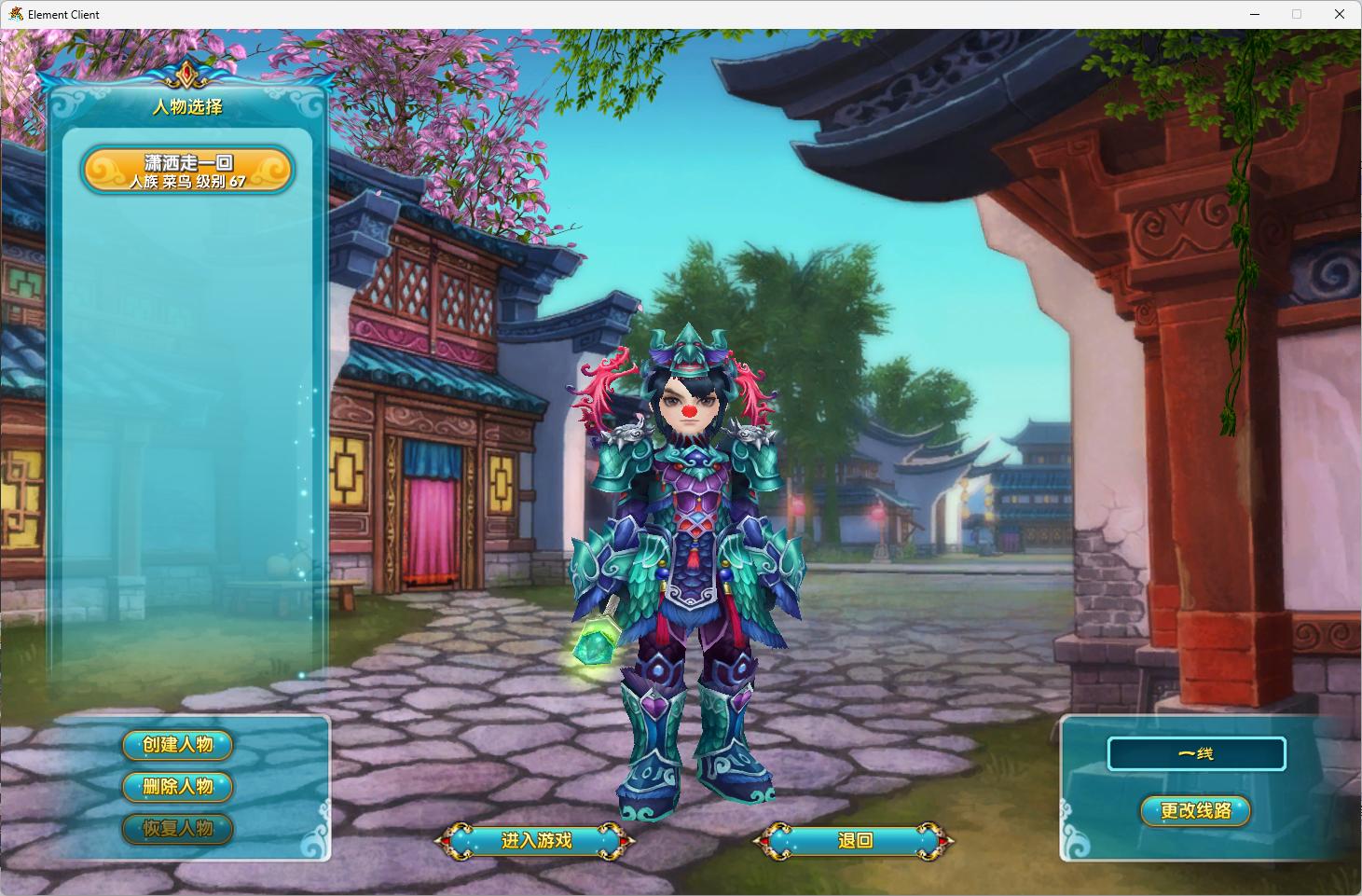Image resolution: width=1362 pixels, height=896 pixels.
Task: Enter the game with 进入游戏
Action: point(535,841)
